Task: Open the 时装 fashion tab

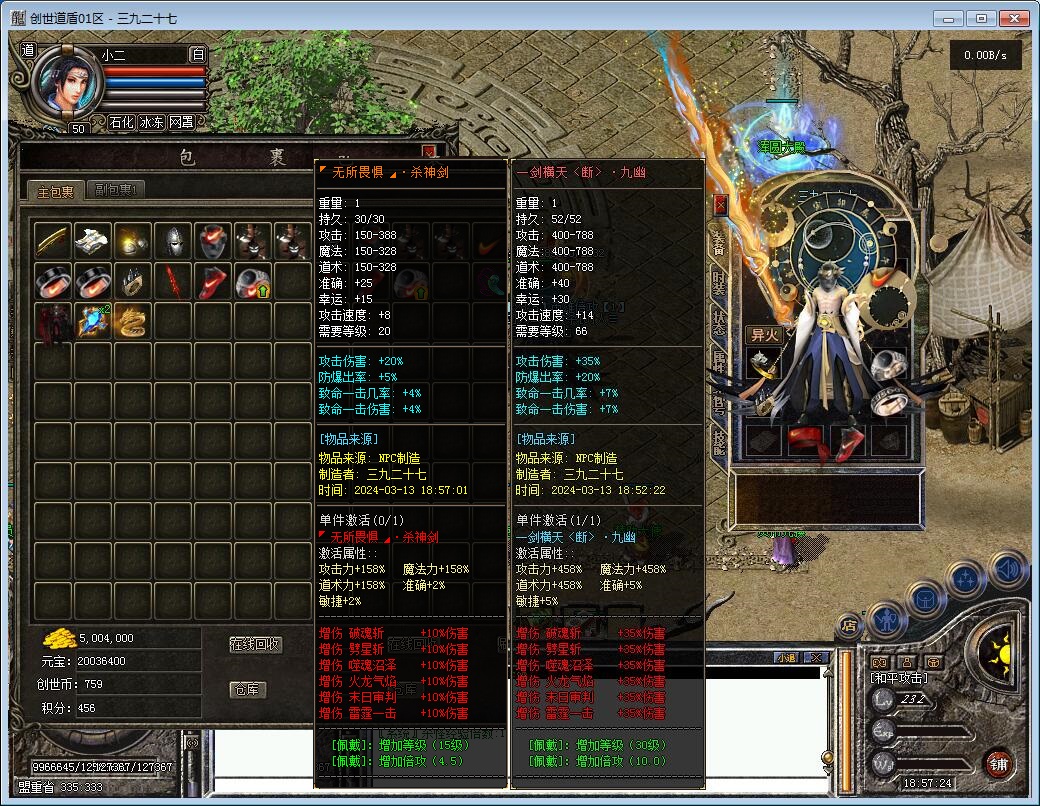Action: [x=719, y=282]
